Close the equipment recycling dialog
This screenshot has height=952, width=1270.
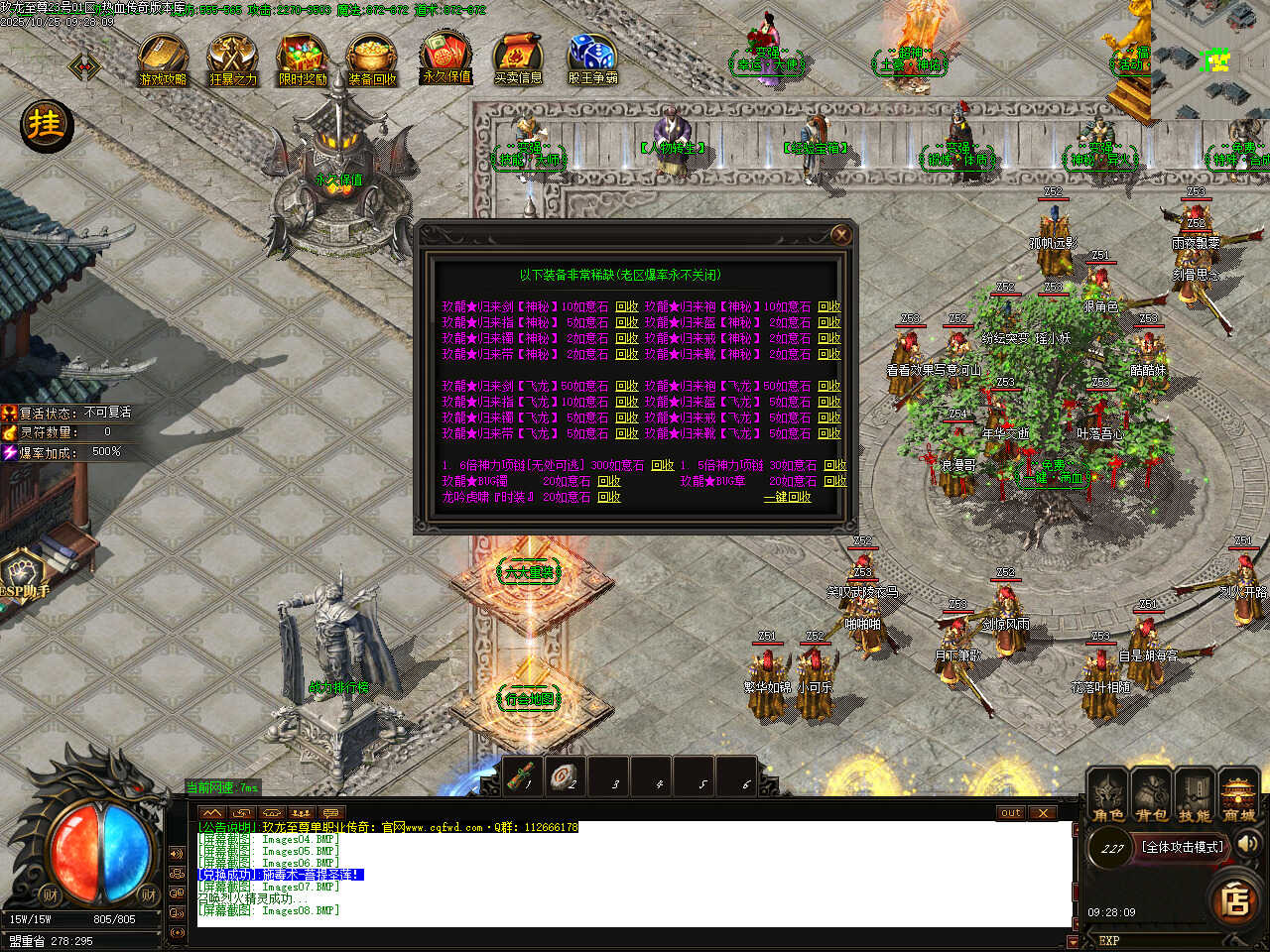[840, 234]
